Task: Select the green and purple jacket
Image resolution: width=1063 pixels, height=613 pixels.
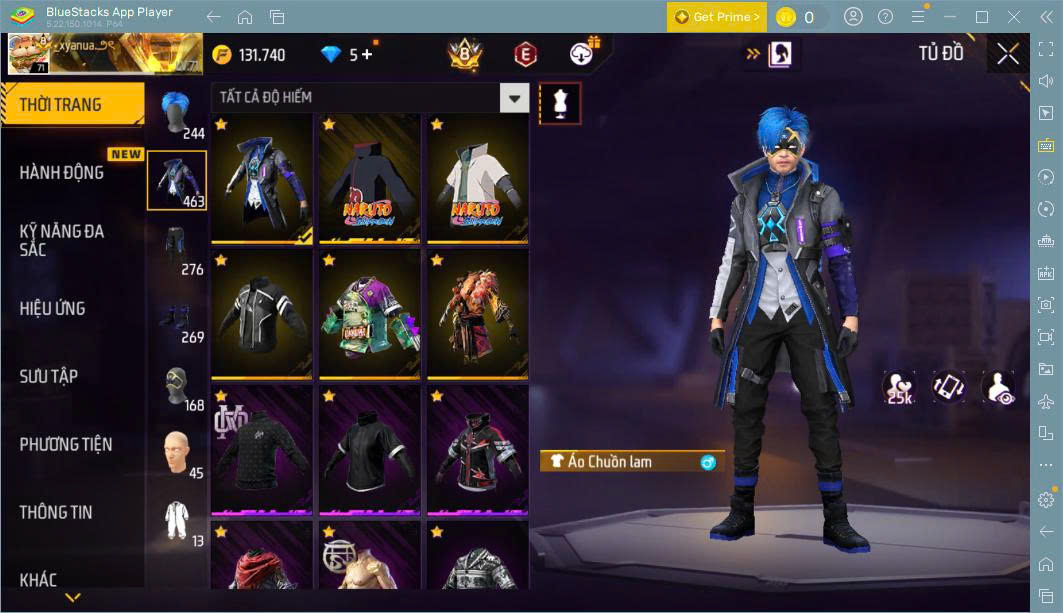Action: 369,314
